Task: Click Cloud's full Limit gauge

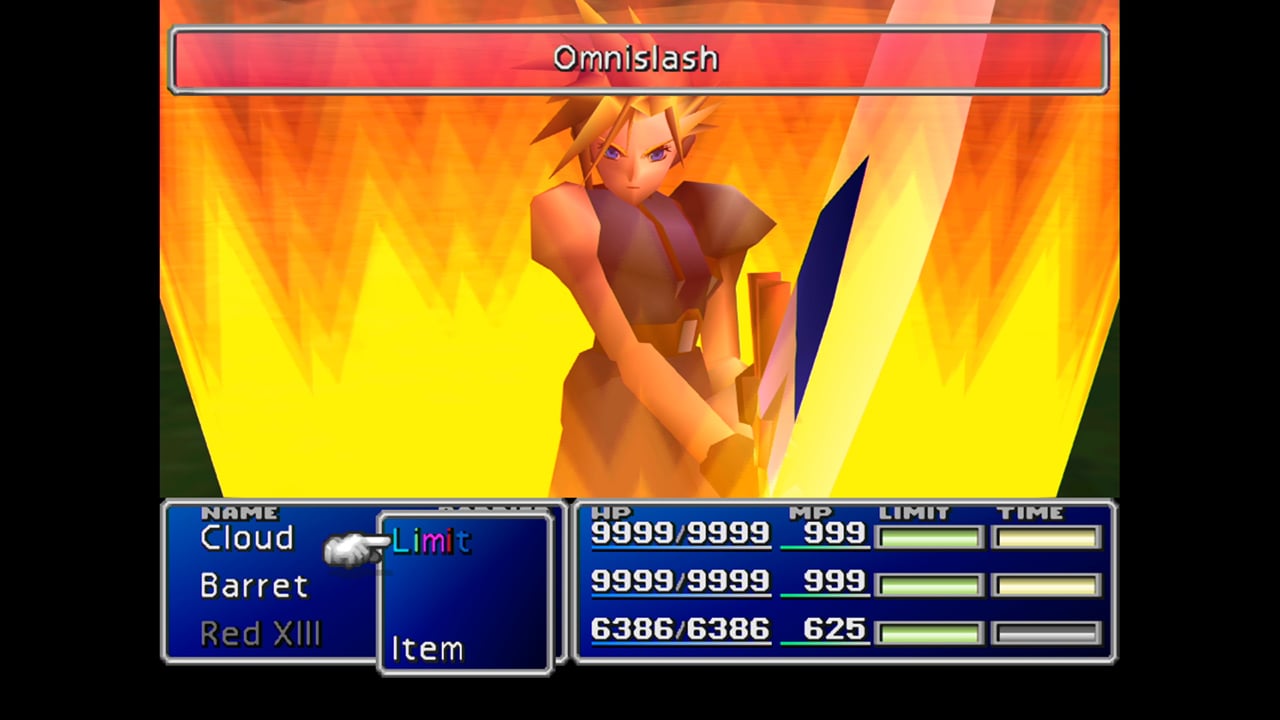Action: click(x=928, y=537)
